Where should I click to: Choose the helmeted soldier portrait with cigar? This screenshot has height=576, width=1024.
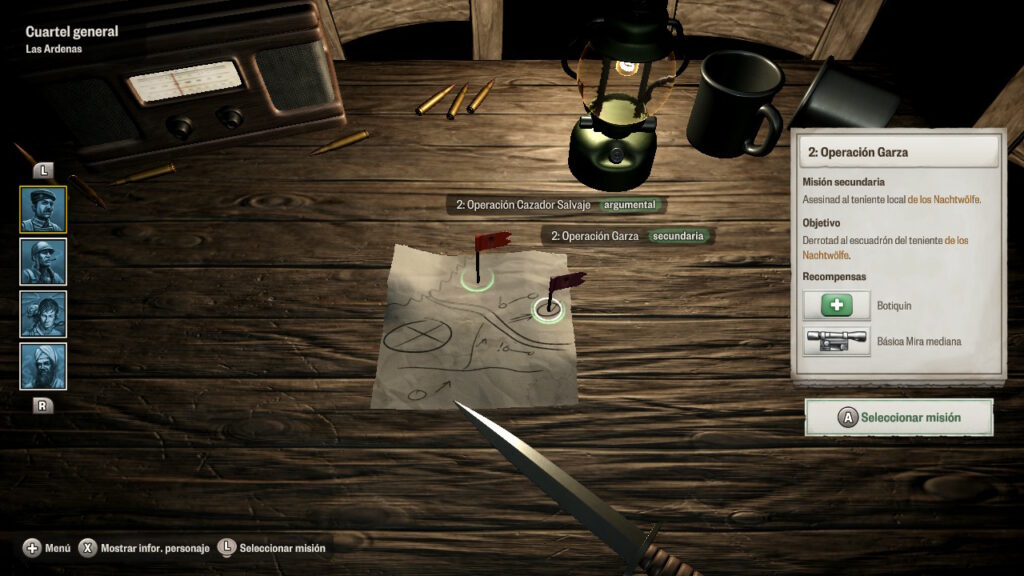pyautogui.click(x=43, y=262)
